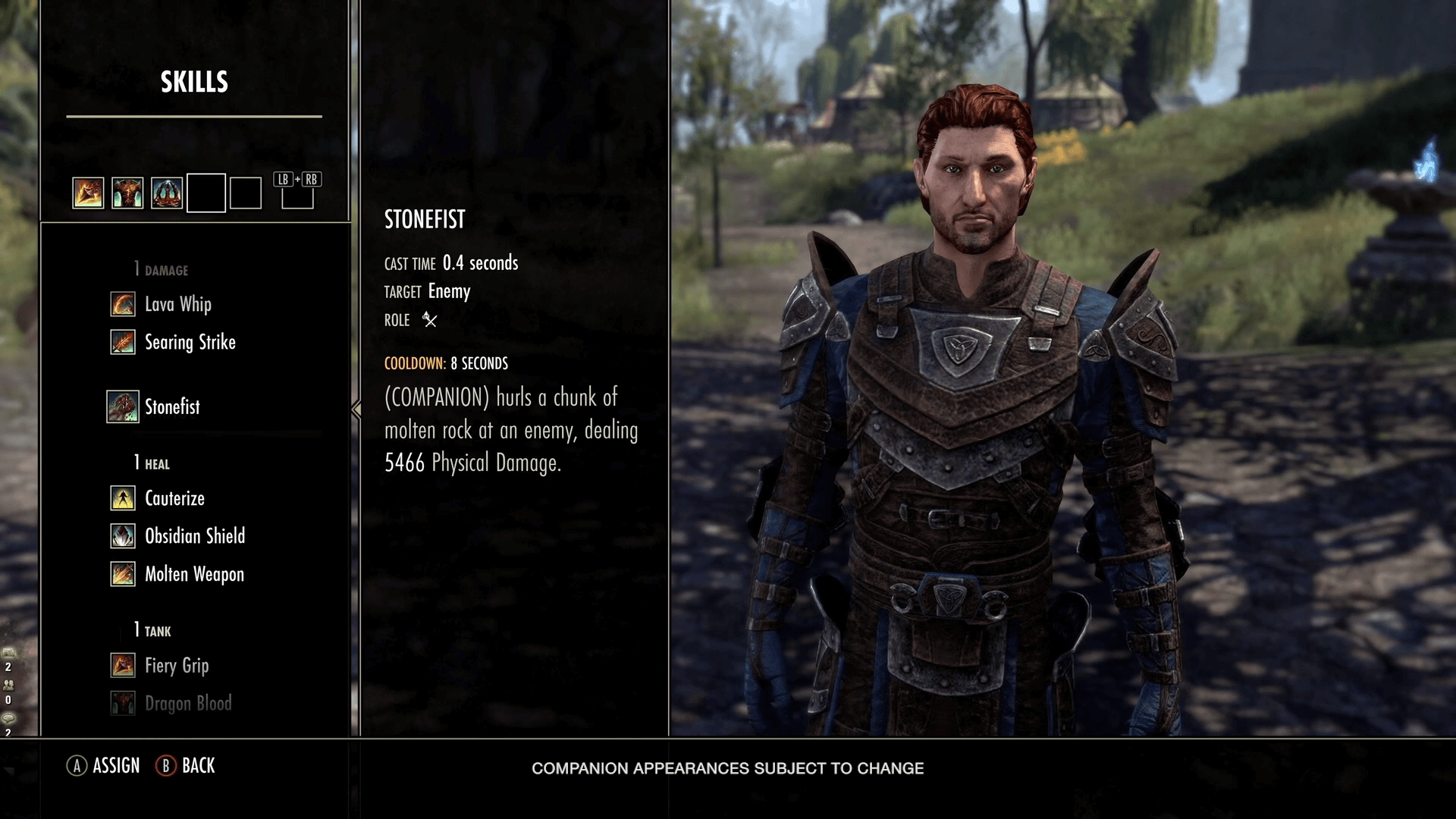Choose the highlighted empty skill bar slot
The image size is (1456, 819).
point(206,193)
